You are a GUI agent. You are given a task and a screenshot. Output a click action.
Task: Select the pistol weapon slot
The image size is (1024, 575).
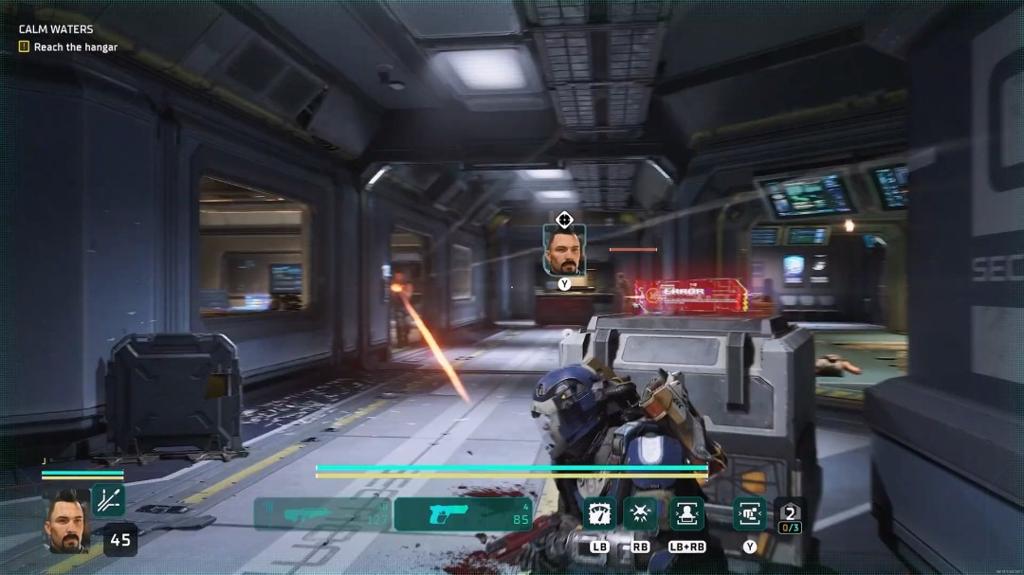pyautogui.click(x=465, y=514)
